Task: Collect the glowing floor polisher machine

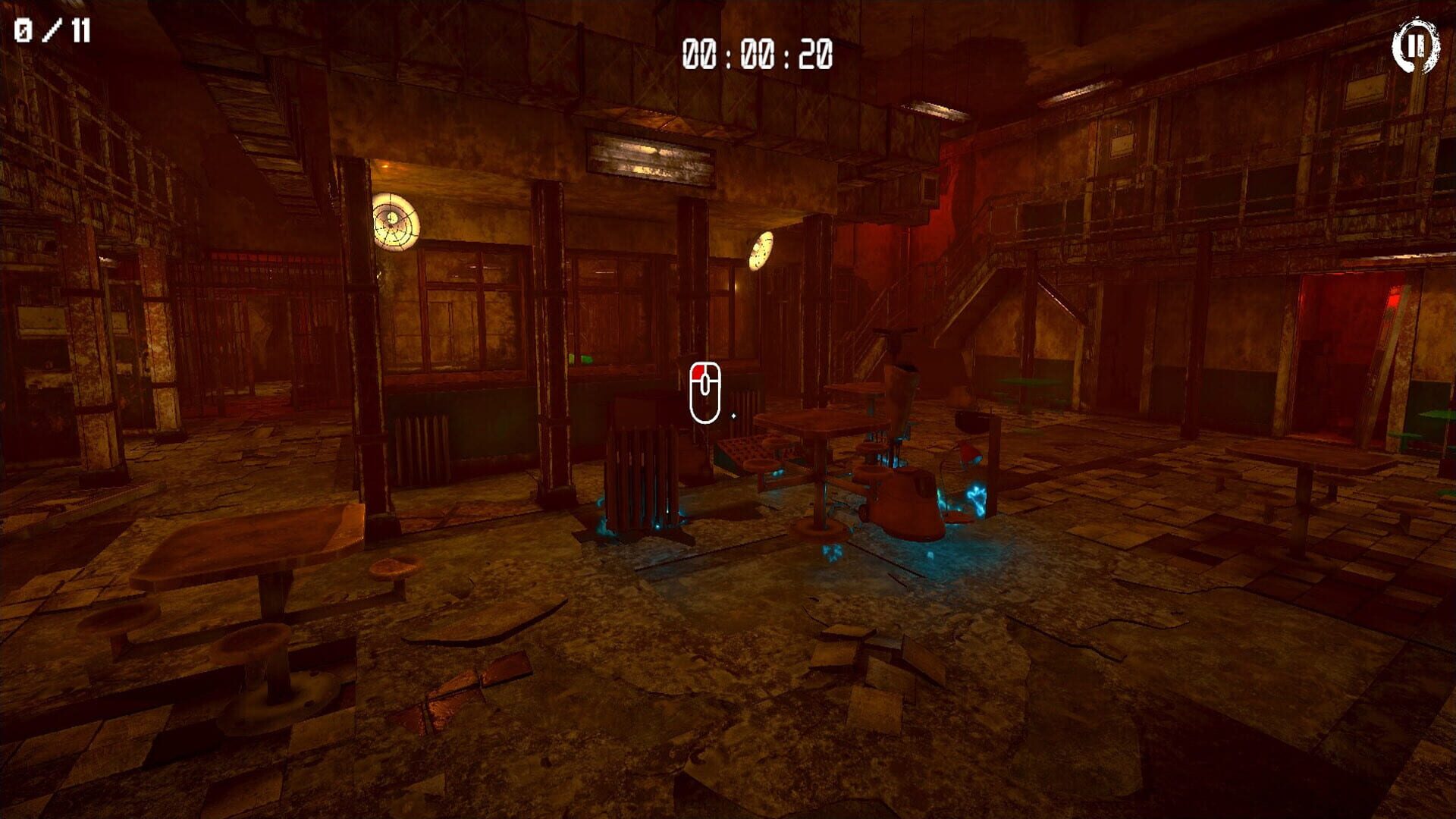Action: pyautogui.click(x=905, y=503)
